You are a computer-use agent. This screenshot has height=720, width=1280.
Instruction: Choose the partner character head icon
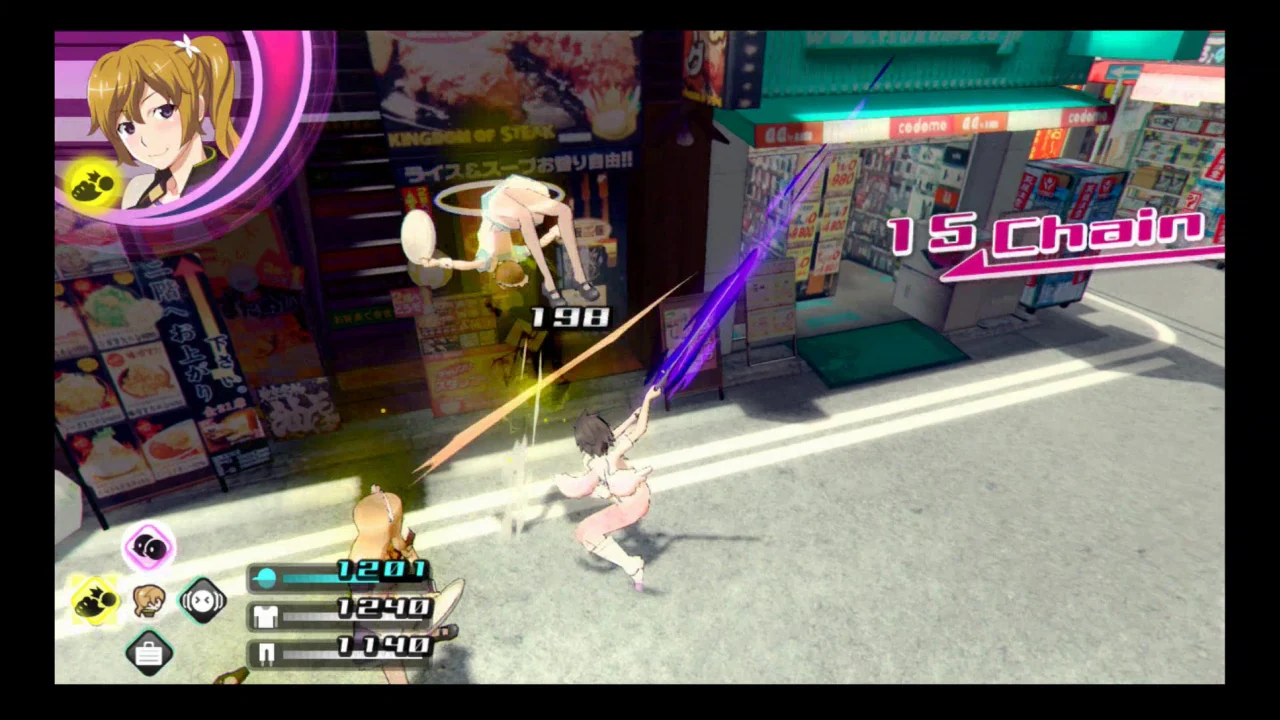click(x=148, y=600)
